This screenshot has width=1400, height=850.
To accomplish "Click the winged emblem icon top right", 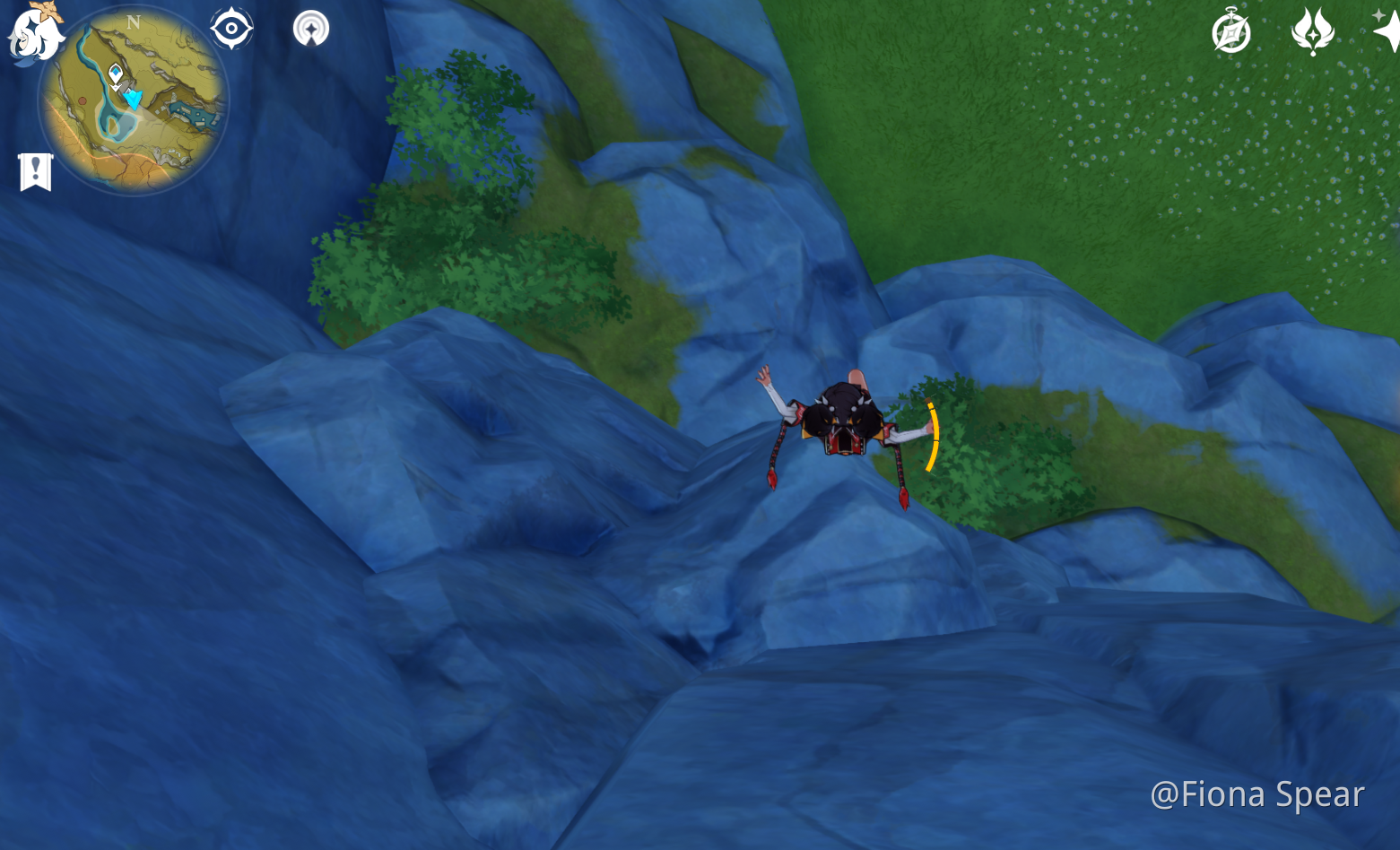I will [x=1312, y=30].
